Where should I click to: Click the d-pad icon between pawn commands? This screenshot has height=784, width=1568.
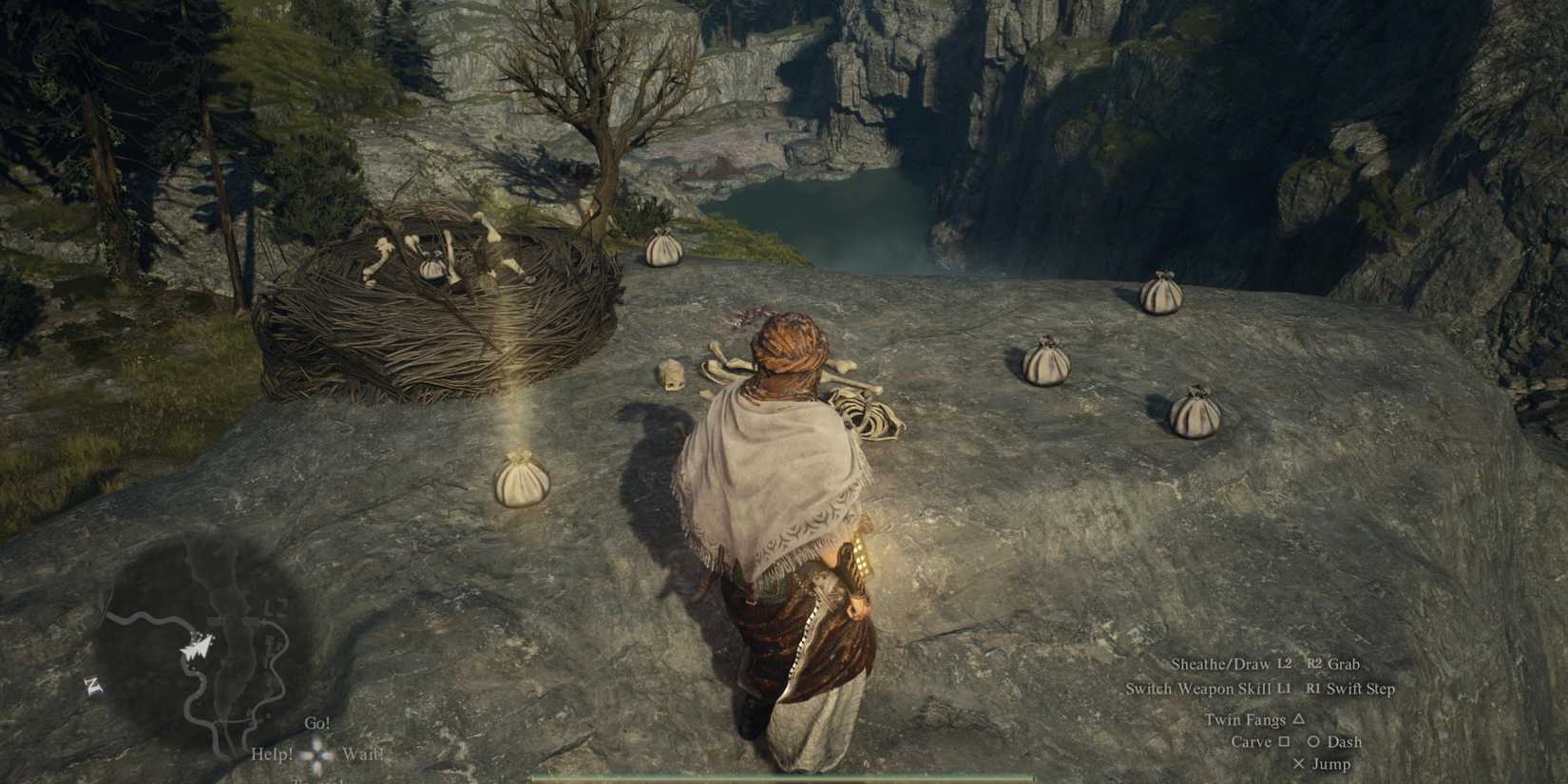(317, 754)
